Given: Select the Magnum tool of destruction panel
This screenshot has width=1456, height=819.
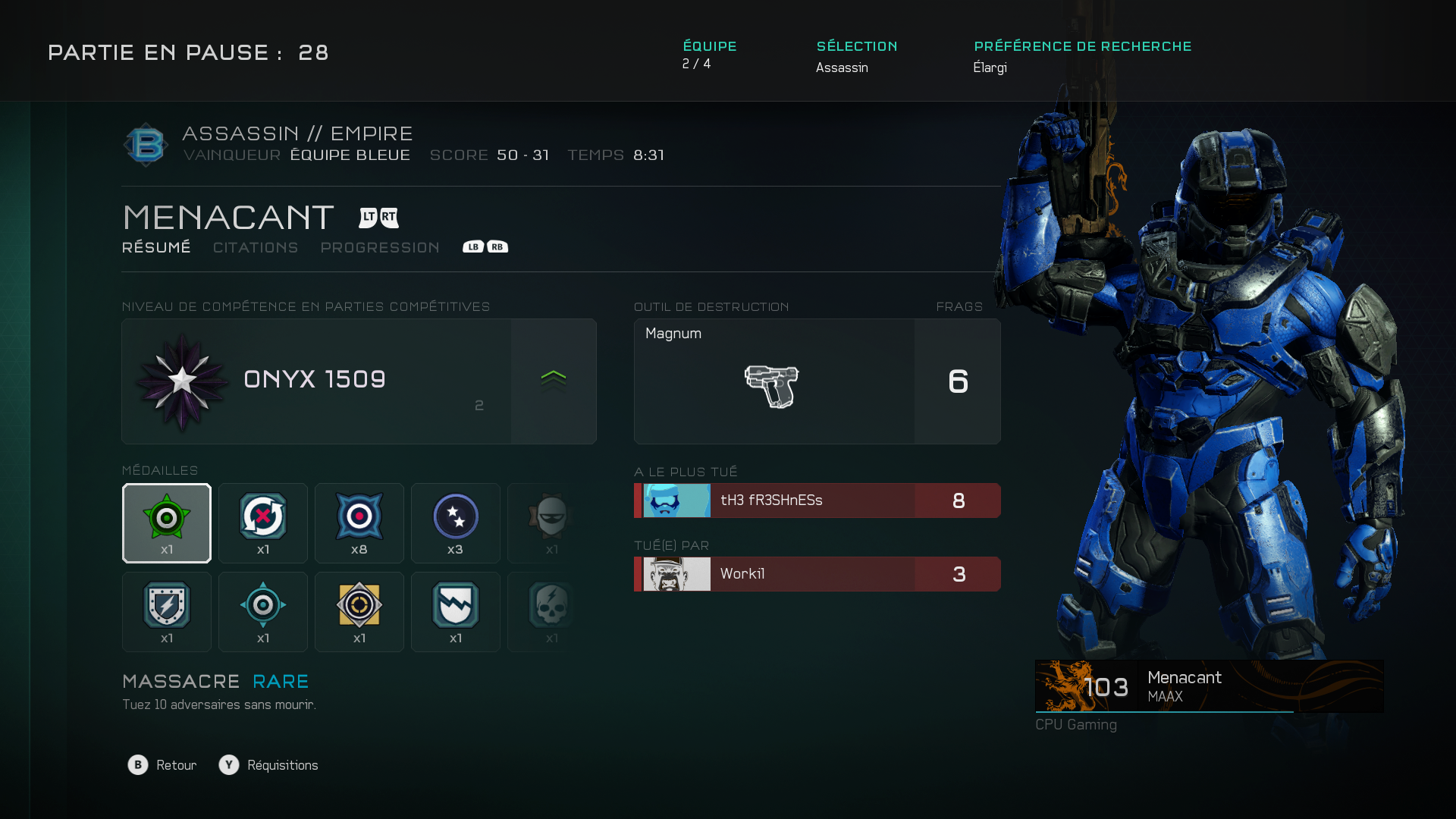Looking at the screenshot, I should (x=817, y=381).
